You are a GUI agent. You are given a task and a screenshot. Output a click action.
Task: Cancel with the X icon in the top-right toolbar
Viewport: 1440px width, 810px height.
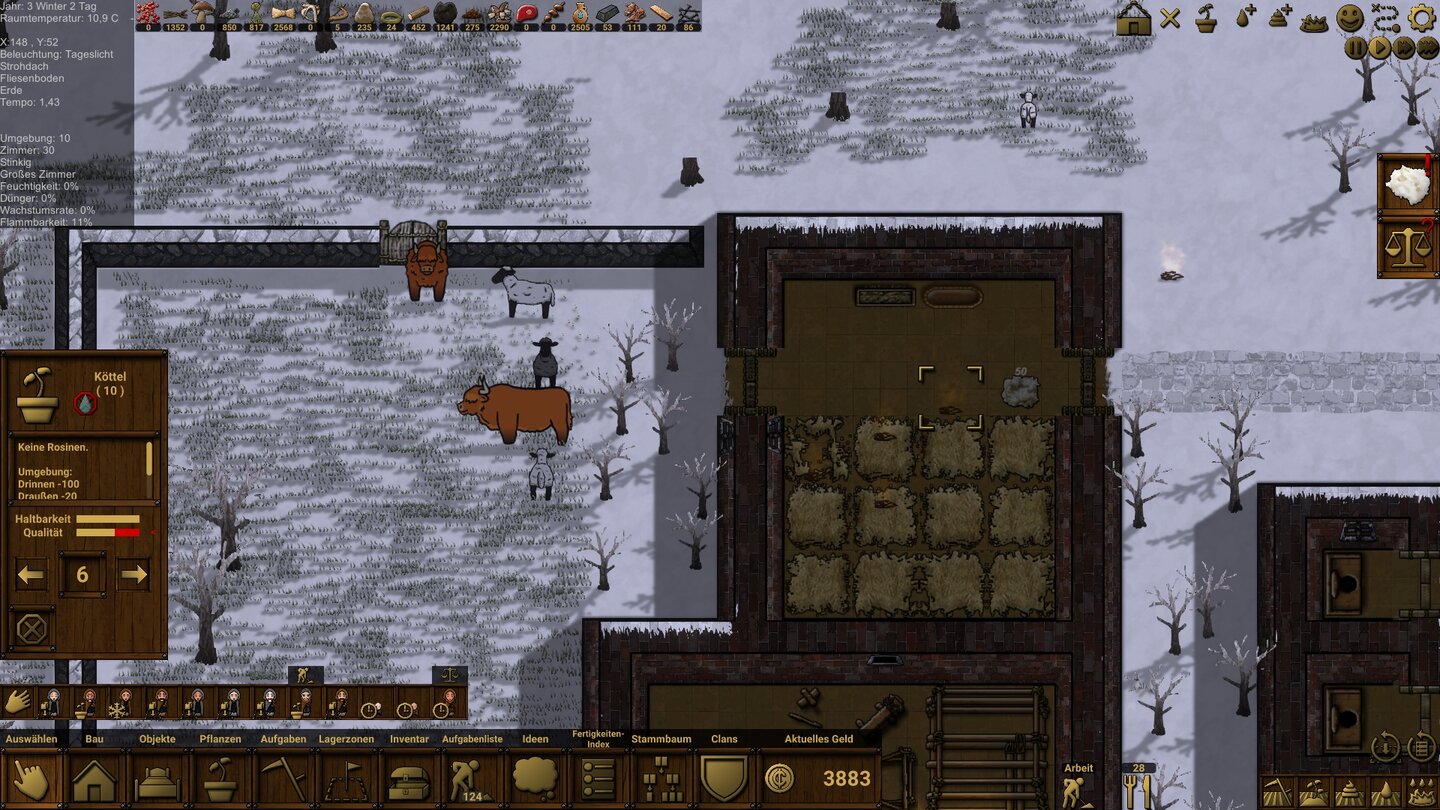(1169, 18)
